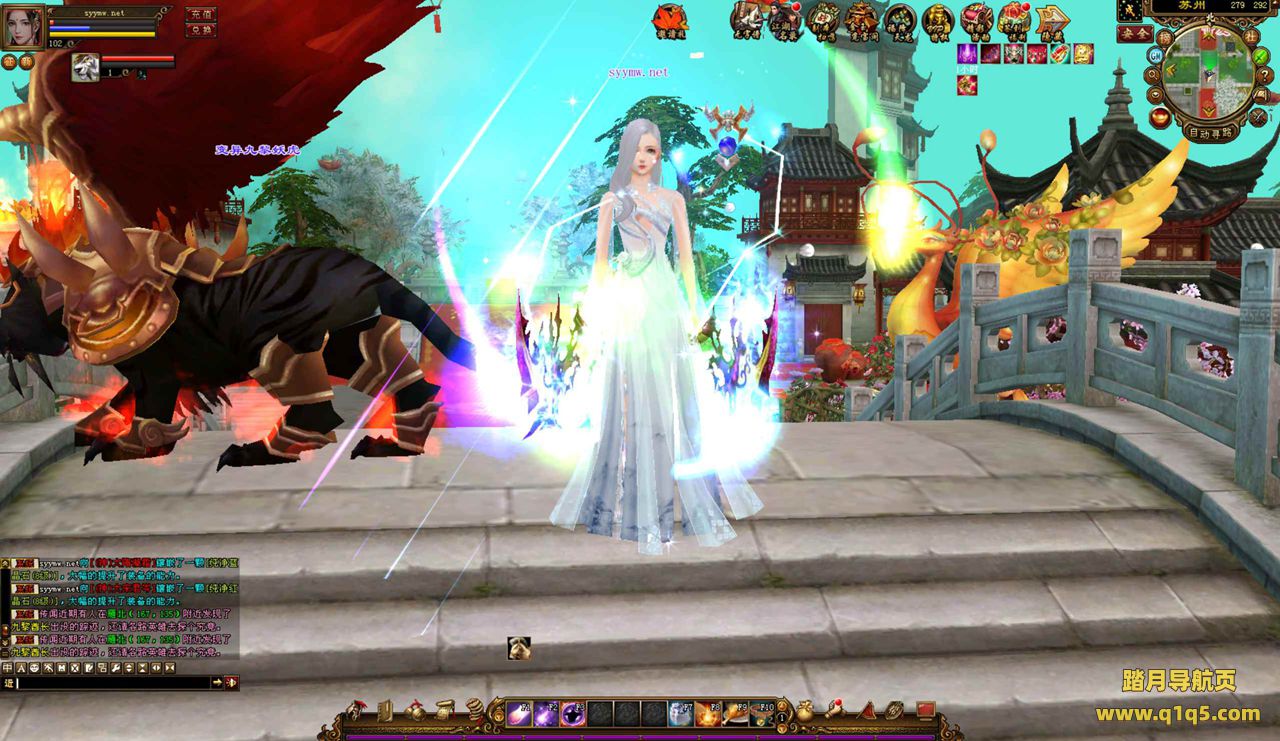Cast the F8 fire skill
The image size is (1280, 741).
pos(708,712)
